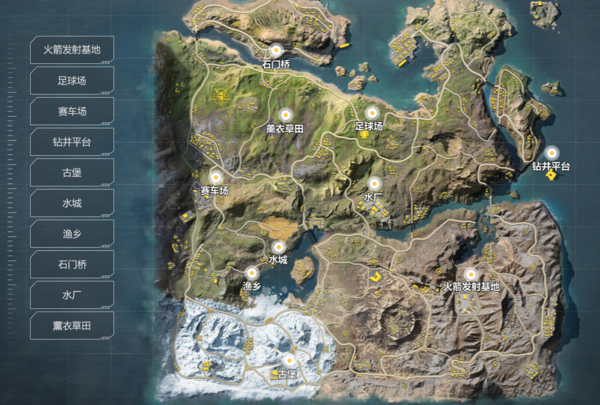Screen dimensions: 600x405
Task: Select 火箭发射基地 in the location list
Action: (x=72, y=49)
